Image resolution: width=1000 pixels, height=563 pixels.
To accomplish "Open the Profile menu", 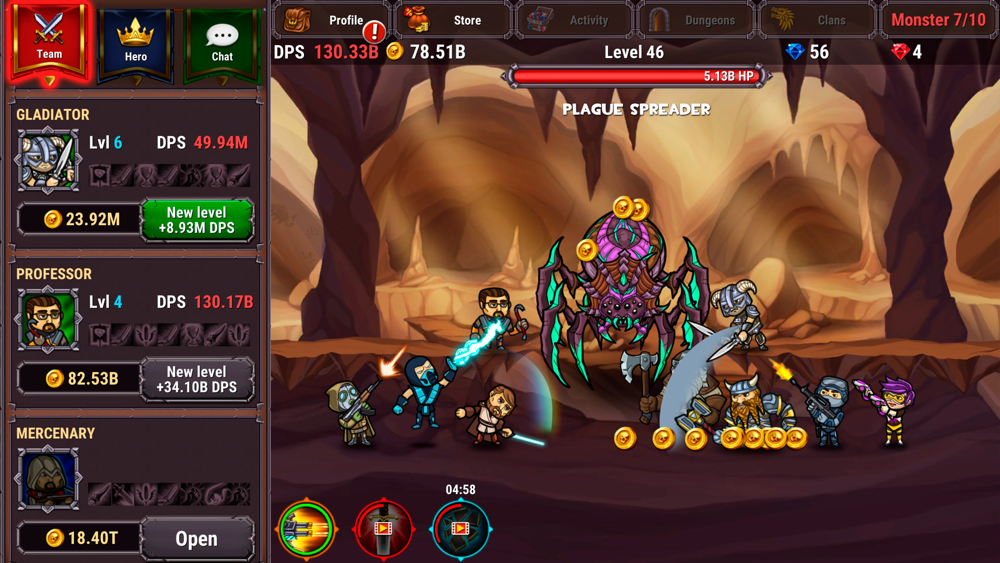I will (333, 19).
